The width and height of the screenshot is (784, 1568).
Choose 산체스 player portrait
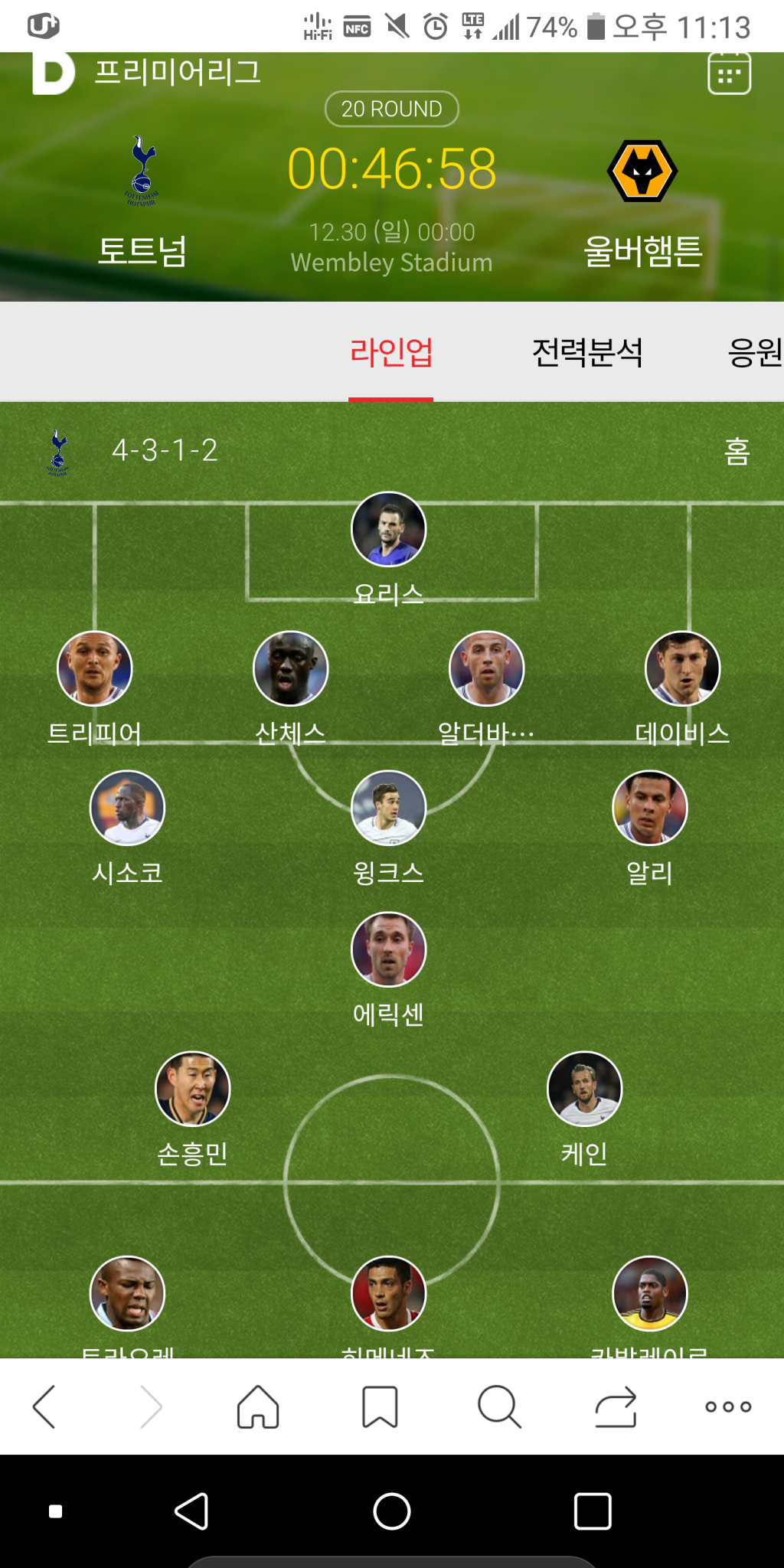291,668
